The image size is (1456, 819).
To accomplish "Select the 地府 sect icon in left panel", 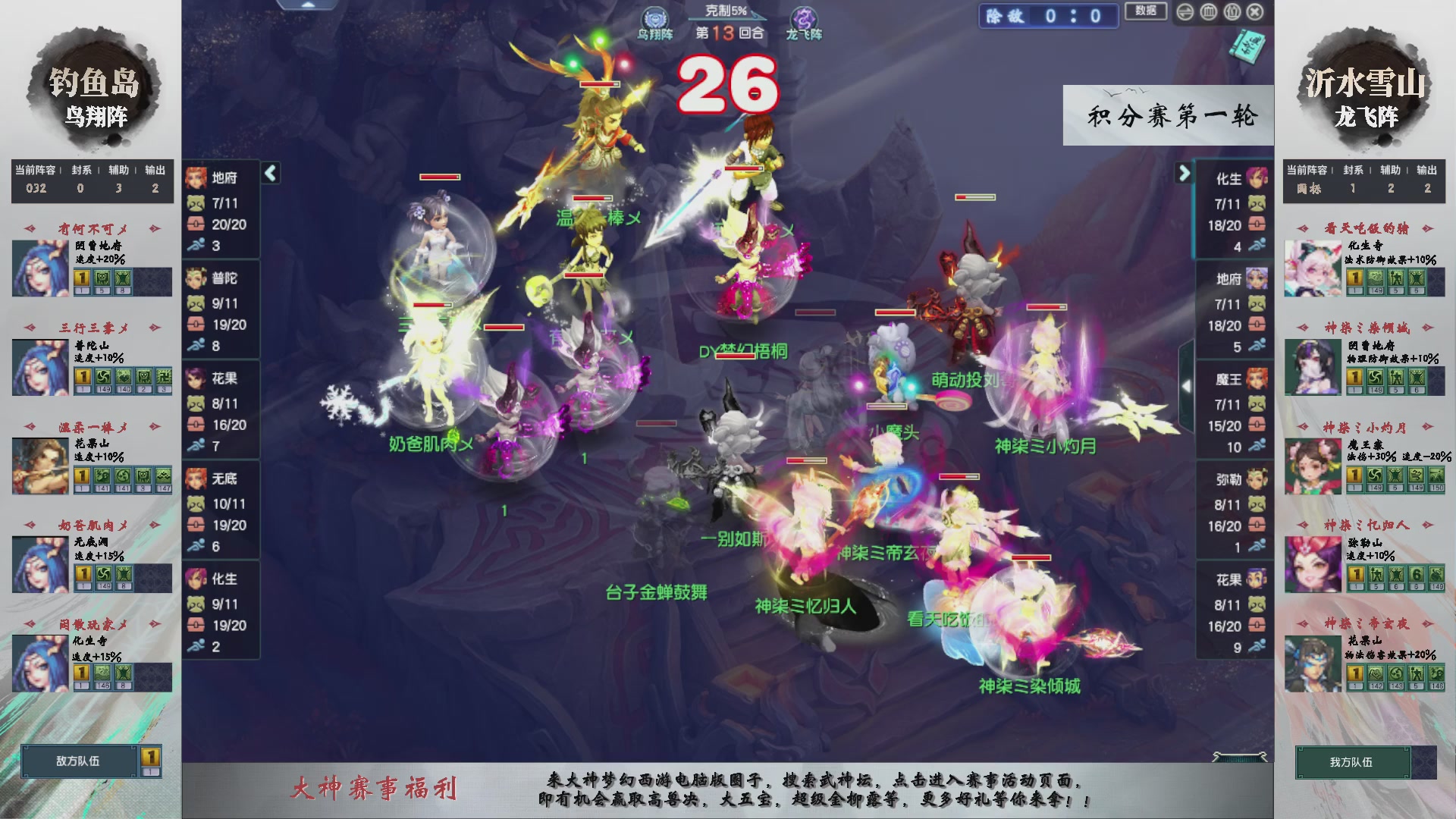I will click(x=198, y=178).
